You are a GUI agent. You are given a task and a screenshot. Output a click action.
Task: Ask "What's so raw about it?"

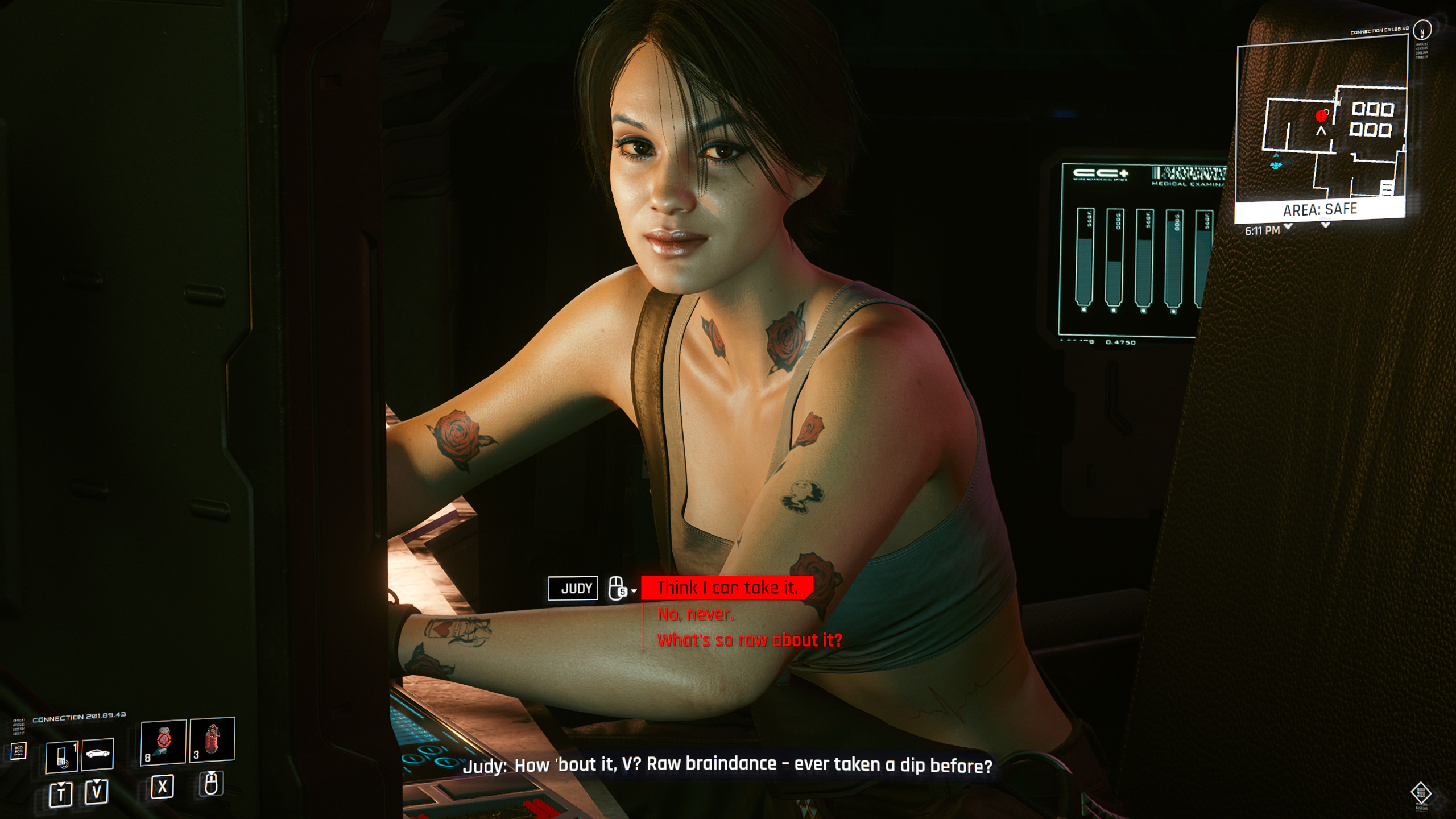click(x=749, y=640)
